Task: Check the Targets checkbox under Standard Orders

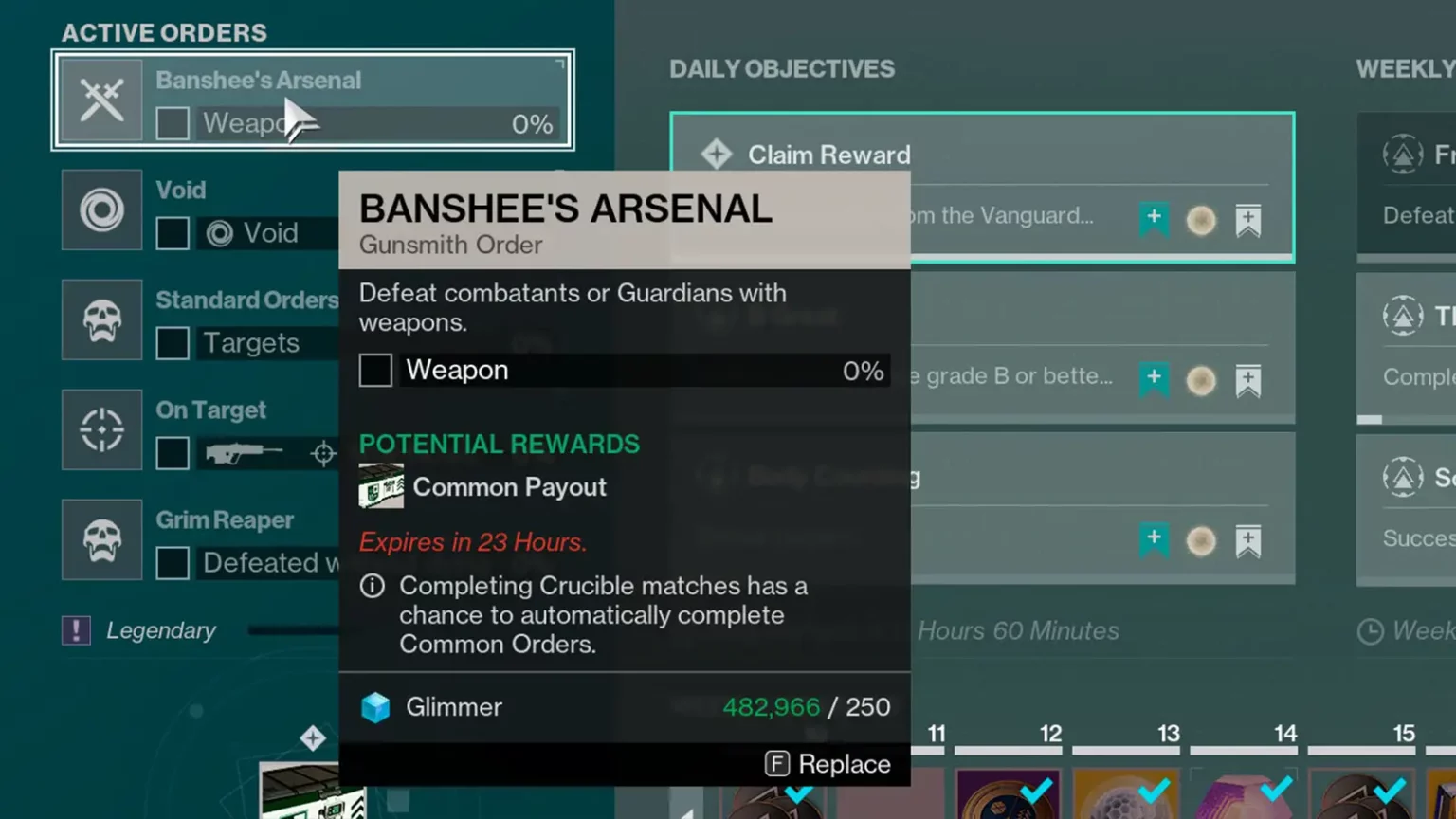Action: tap(173, 343)
